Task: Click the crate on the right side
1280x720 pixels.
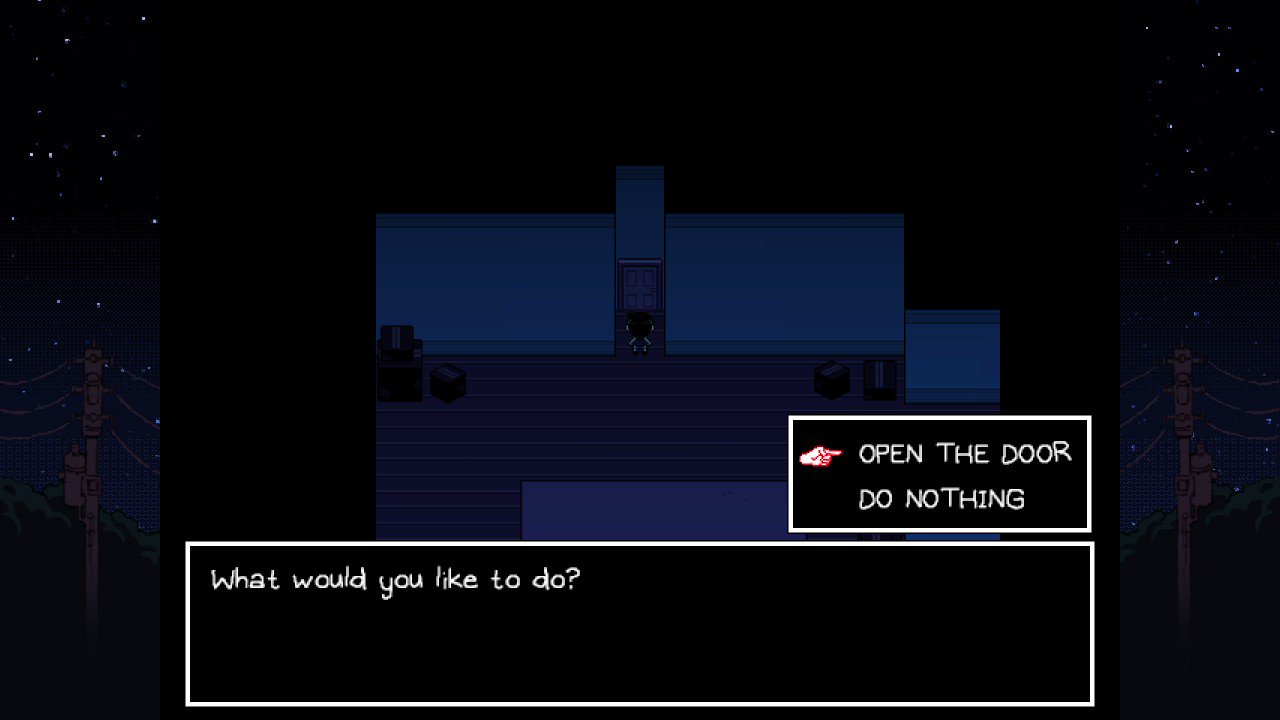Action: (x=830, y=378)
